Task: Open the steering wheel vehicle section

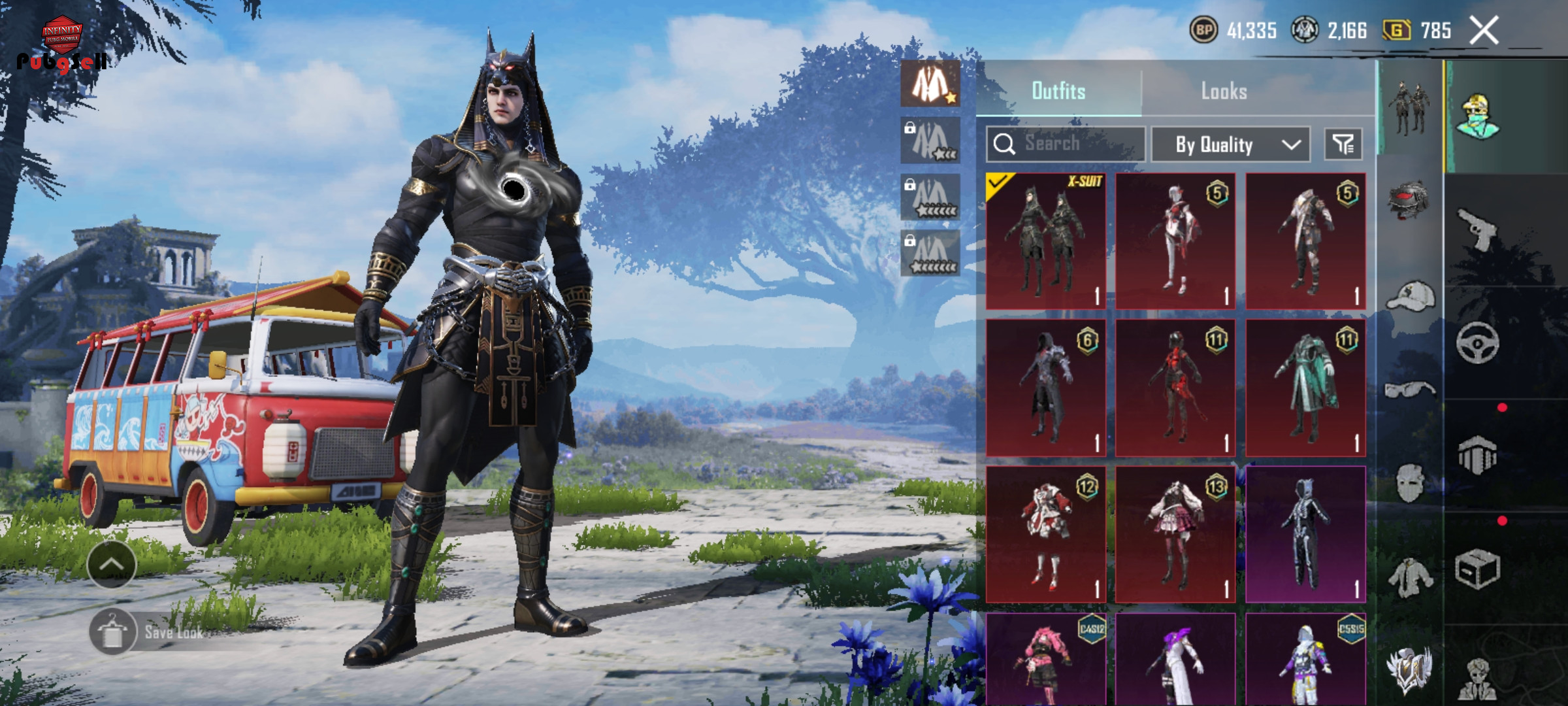Action: 1478,343
